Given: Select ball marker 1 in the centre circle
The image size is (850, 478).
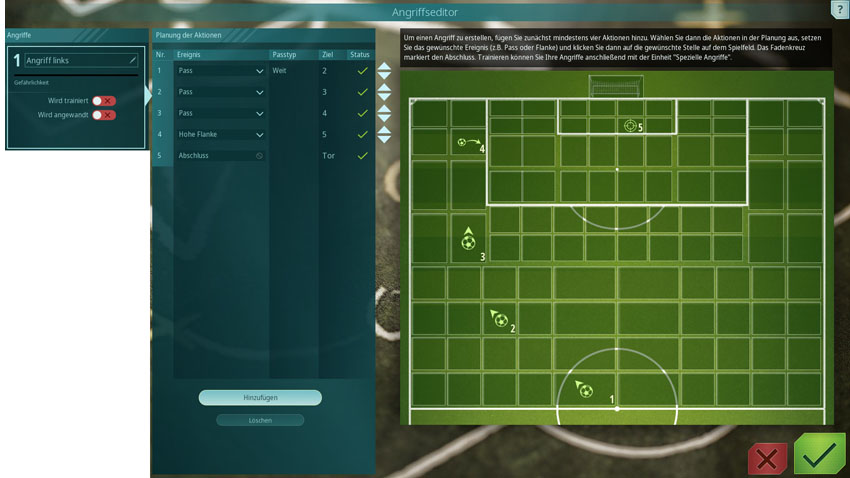Looking at the screenshot, I should (x=585, y=390).
